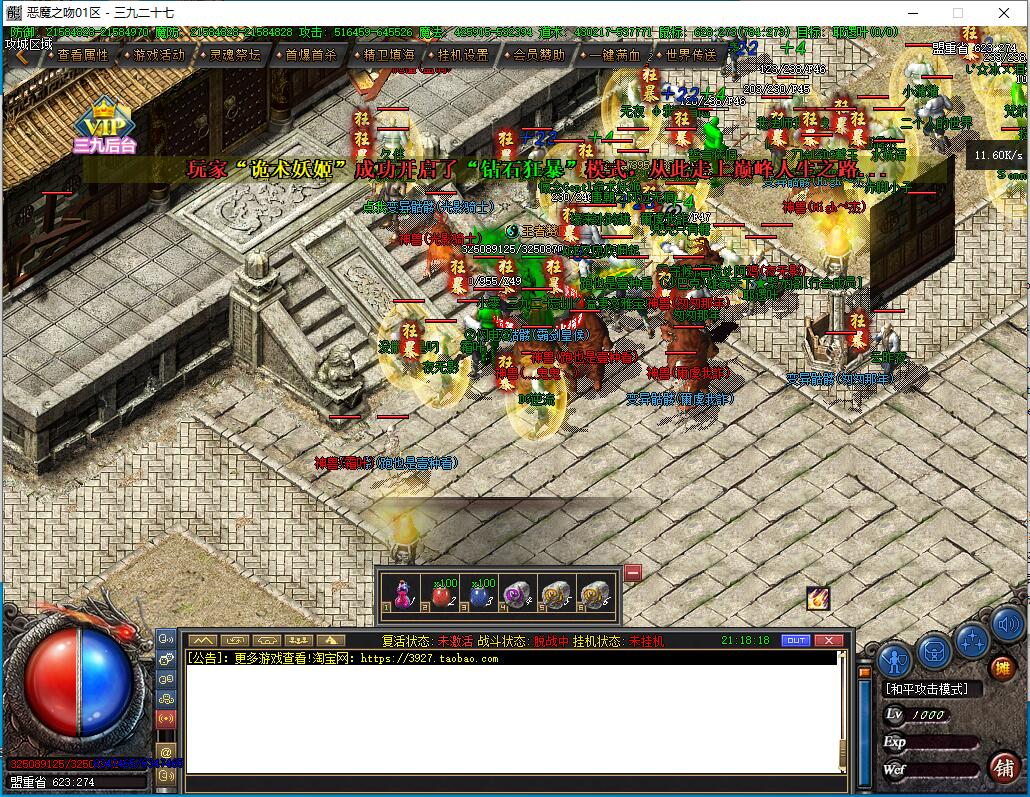Viewport: 1030px width, 797px height.
Task: Use the pink potion in hotbar slot 1
Action: 400,594
